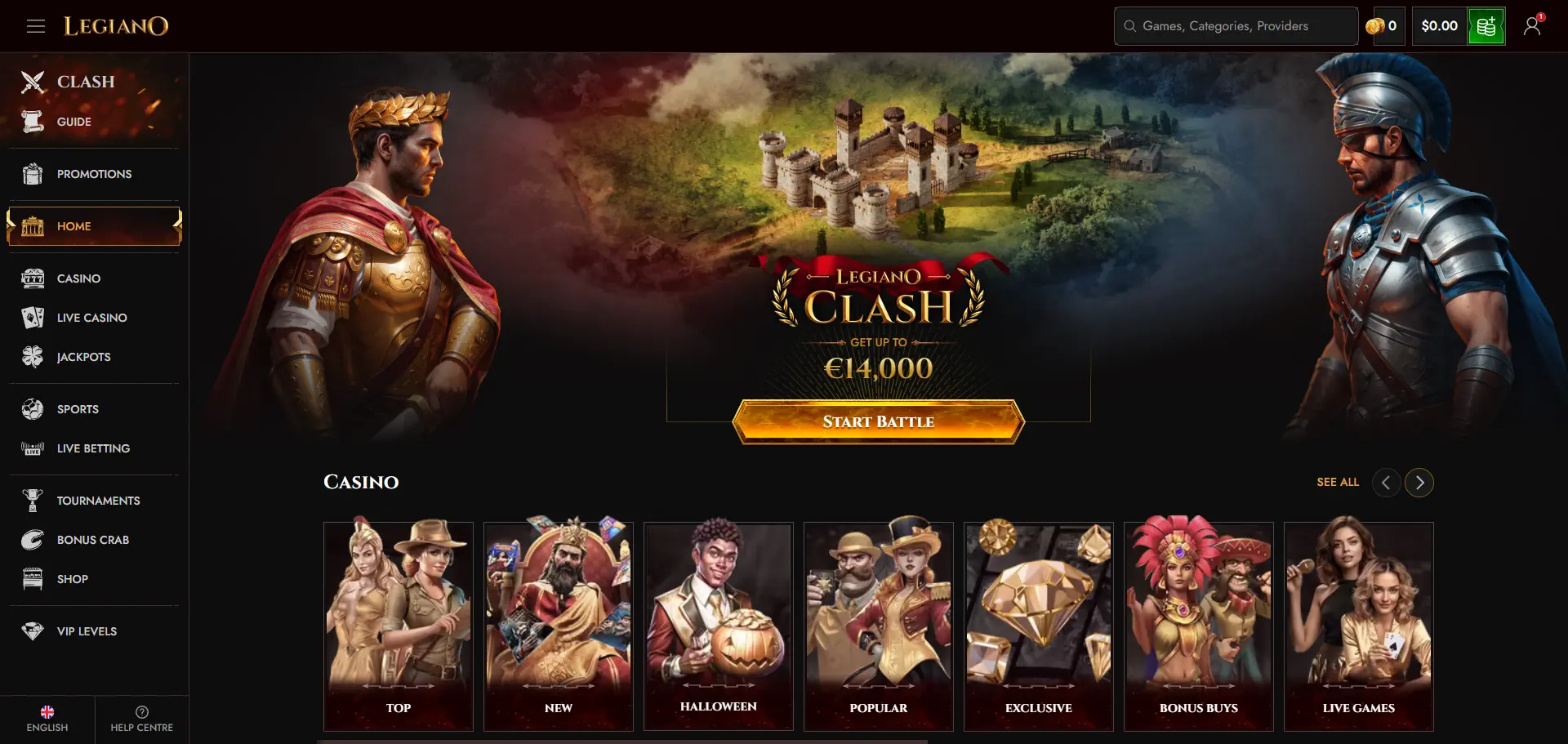Open the Guide sidebar entry
The height and width of the screenshot is (744, 1568).
[x=73, y=122]
